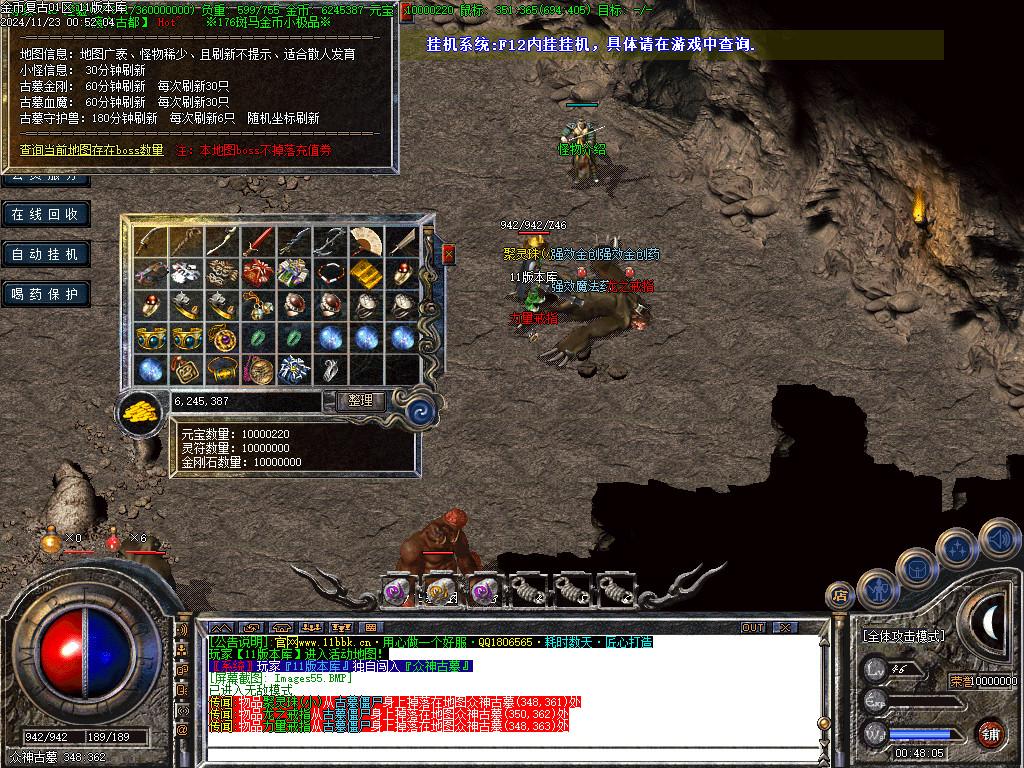The width and height of the screenshot is (1024, 768).
Task: Select the red sword in the inventory
Action: click(258, 241)
